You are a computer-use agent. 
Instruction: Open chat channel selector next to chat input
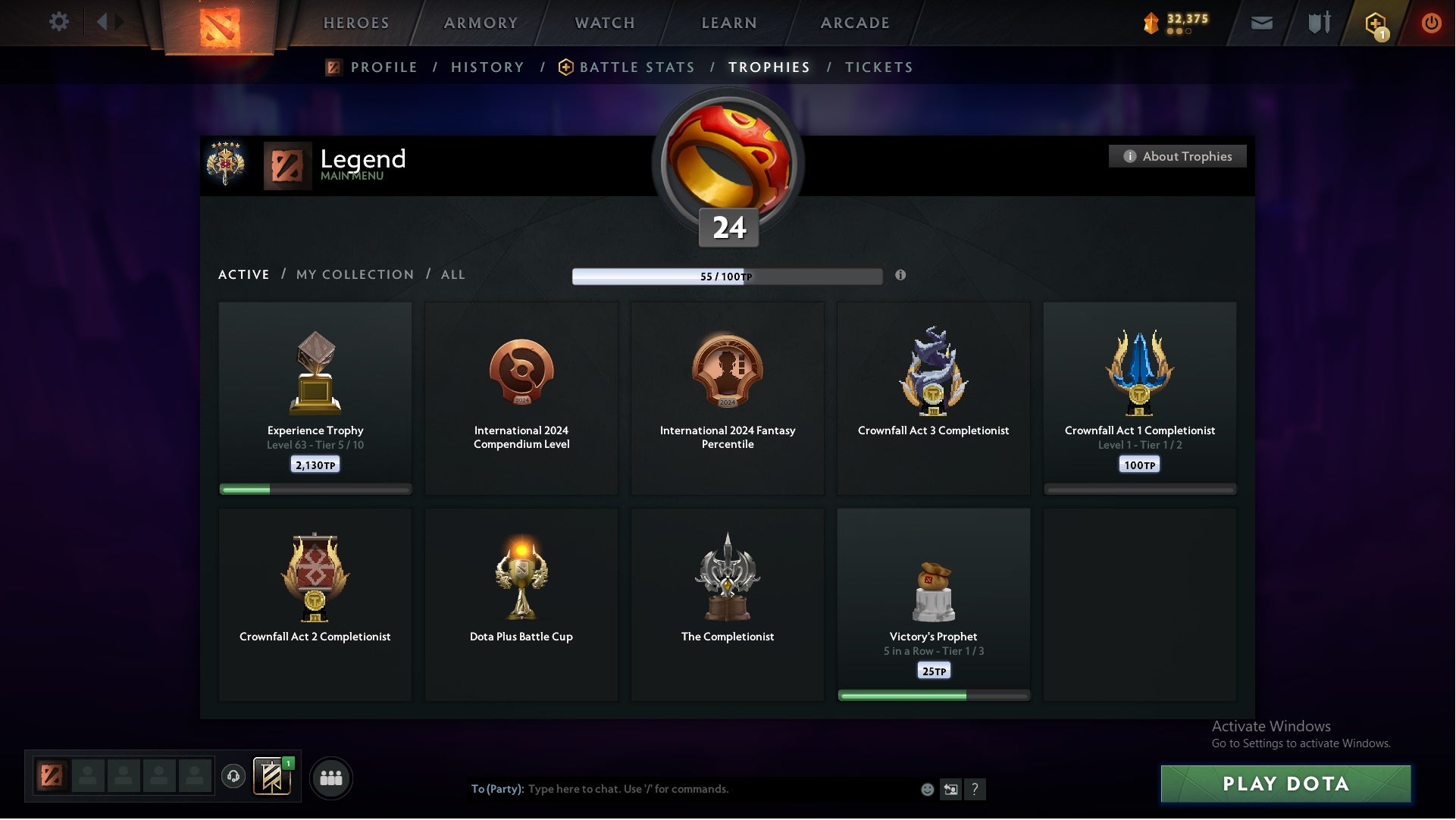[x=951, y=789]
